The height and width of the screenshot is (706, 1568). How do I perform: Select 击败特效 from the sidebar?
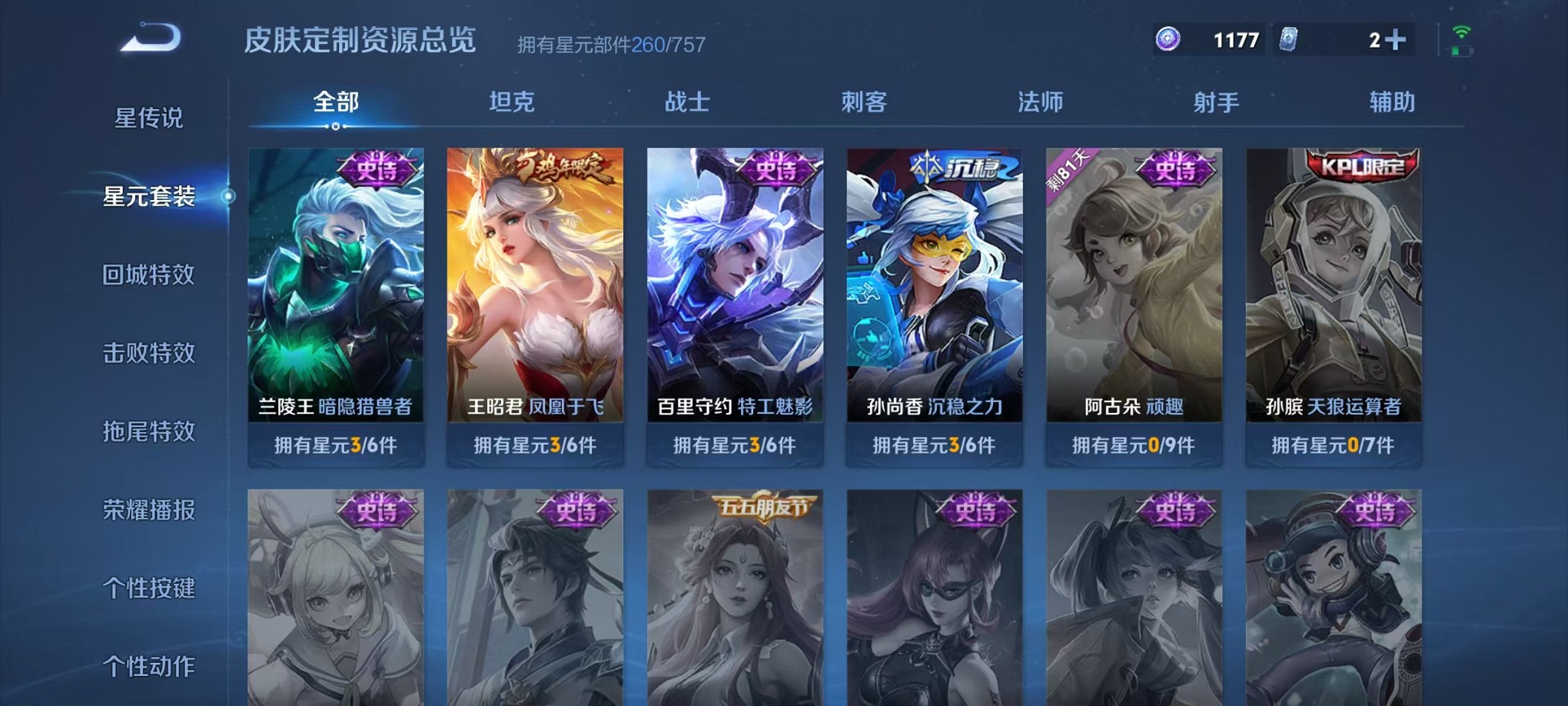click(x=150, y=354)
